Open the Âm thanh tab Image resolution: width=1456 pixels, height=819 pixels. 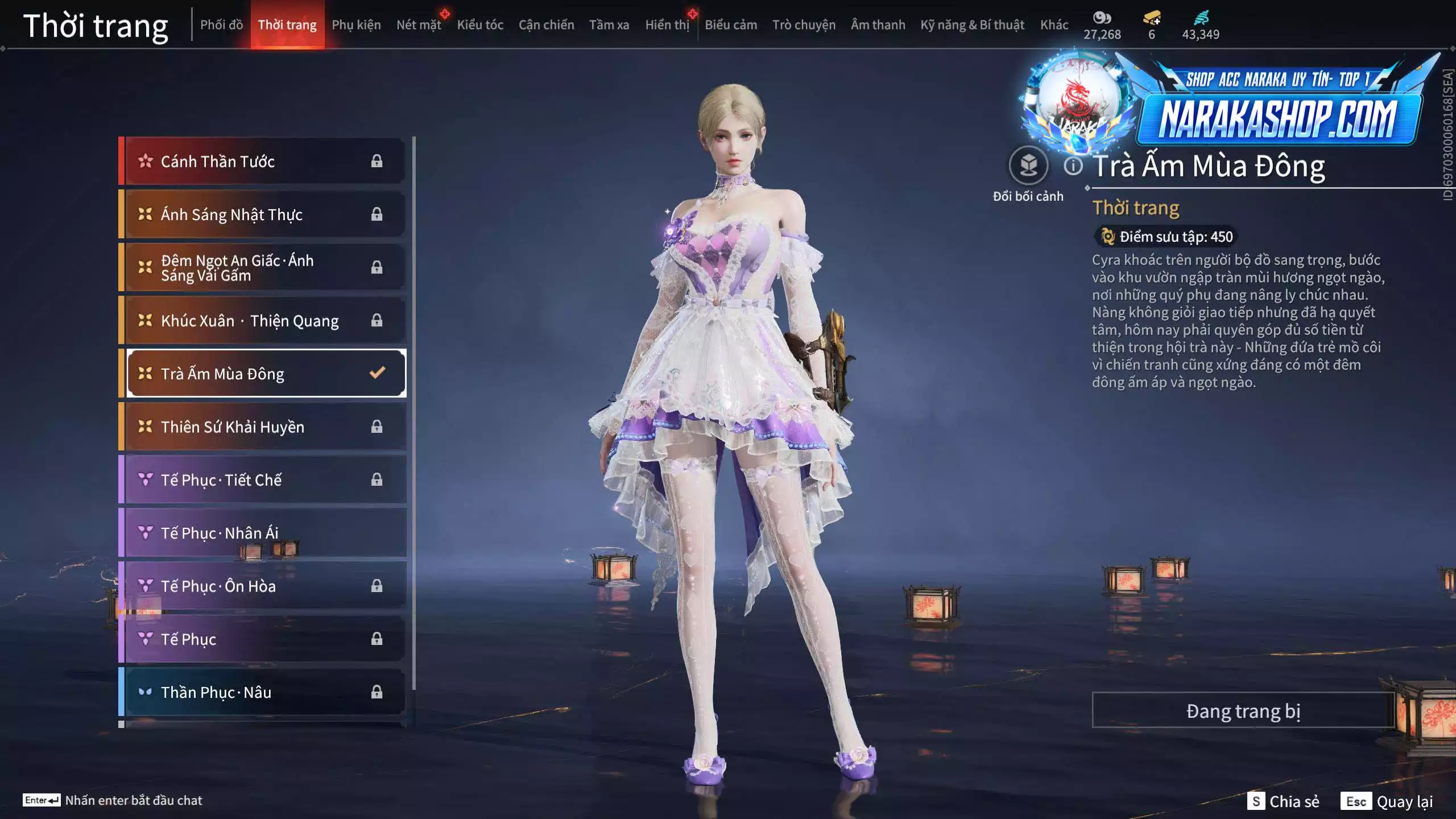pyautogui.click(x=878, y=25)
